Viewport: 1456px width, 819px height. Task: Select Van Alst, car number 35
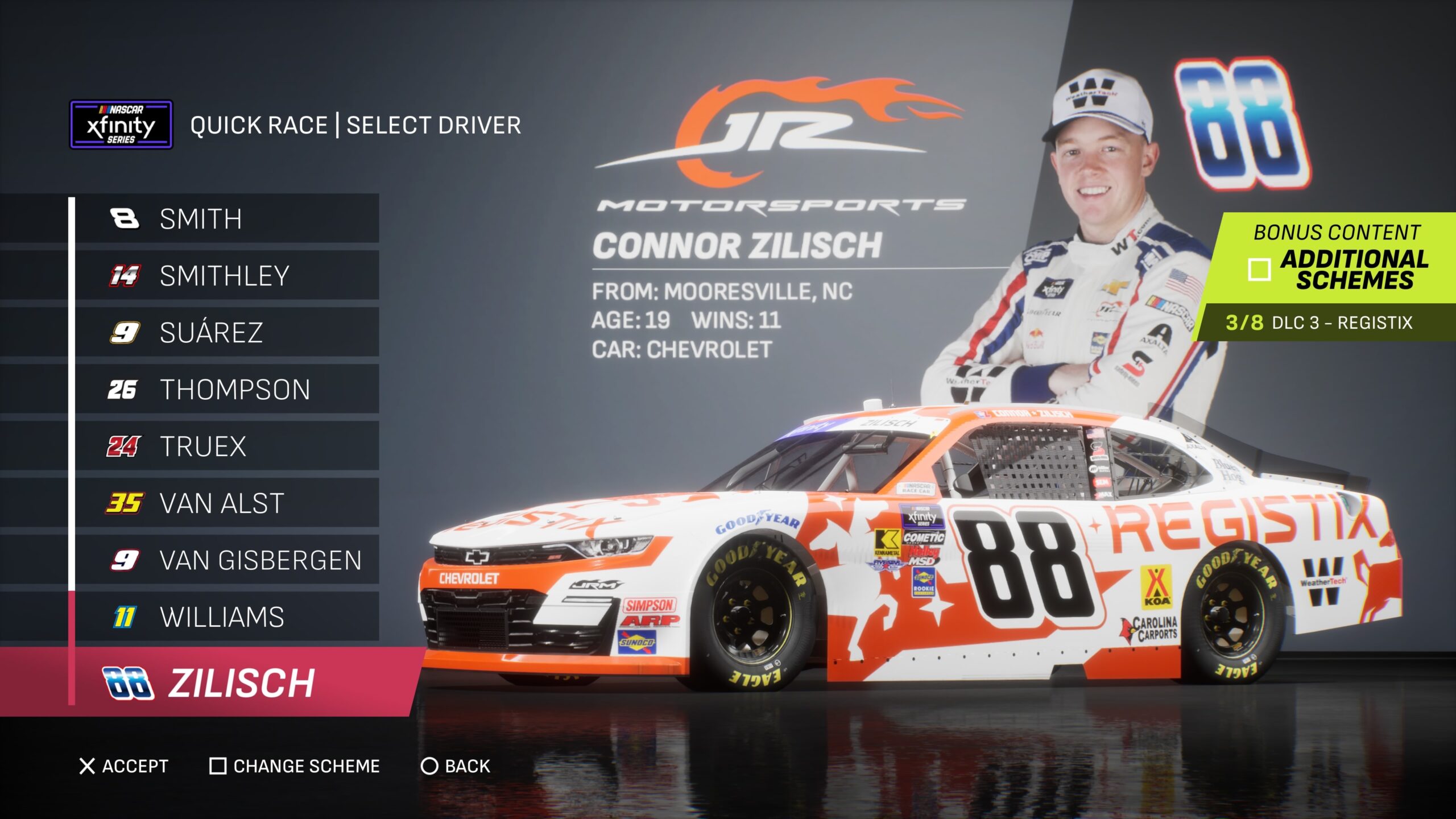point(226,503)
